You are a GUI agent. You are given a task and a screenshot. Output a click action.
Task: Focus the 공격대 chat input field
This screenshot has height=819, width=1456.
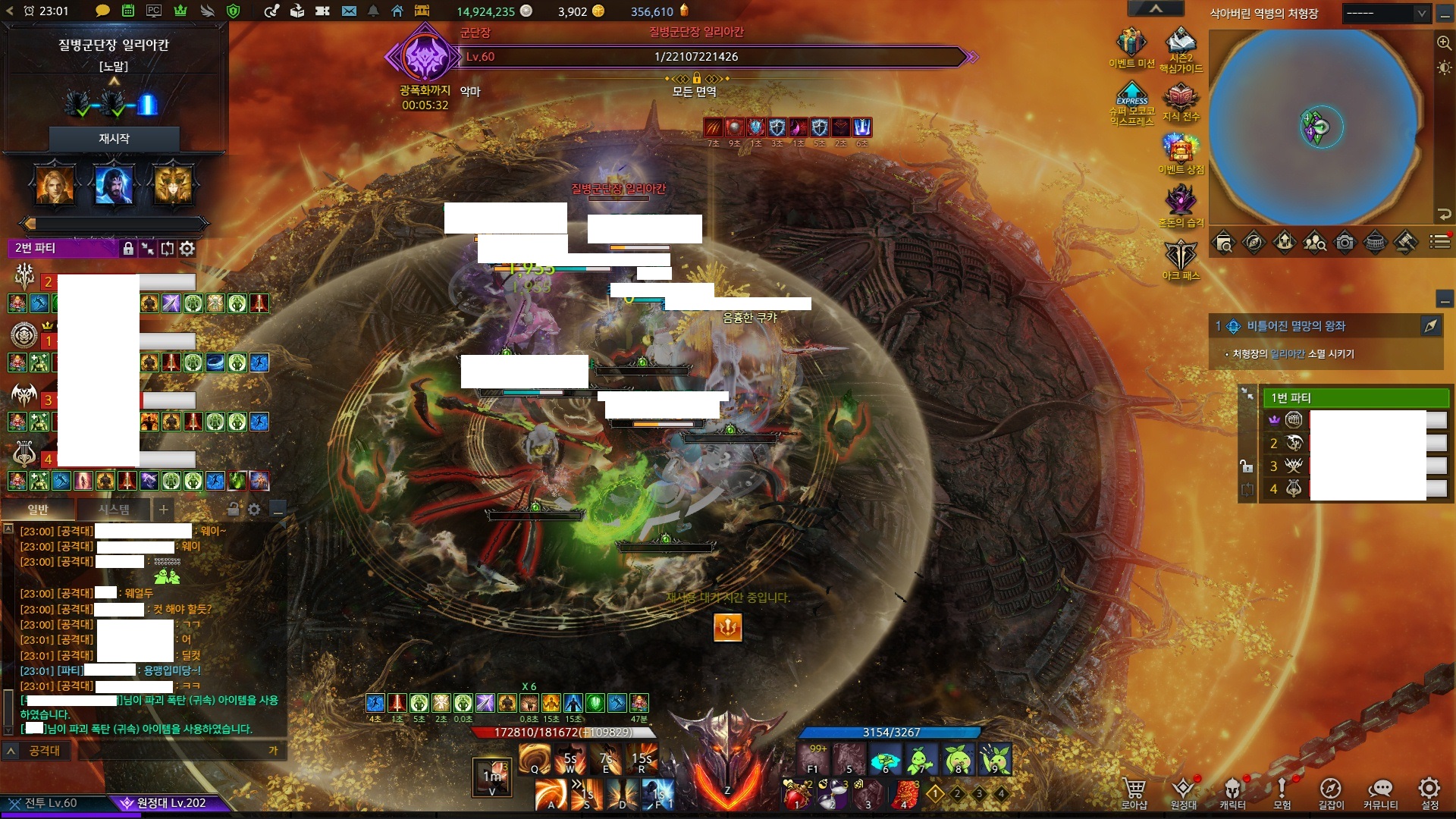tap(174, 751)
